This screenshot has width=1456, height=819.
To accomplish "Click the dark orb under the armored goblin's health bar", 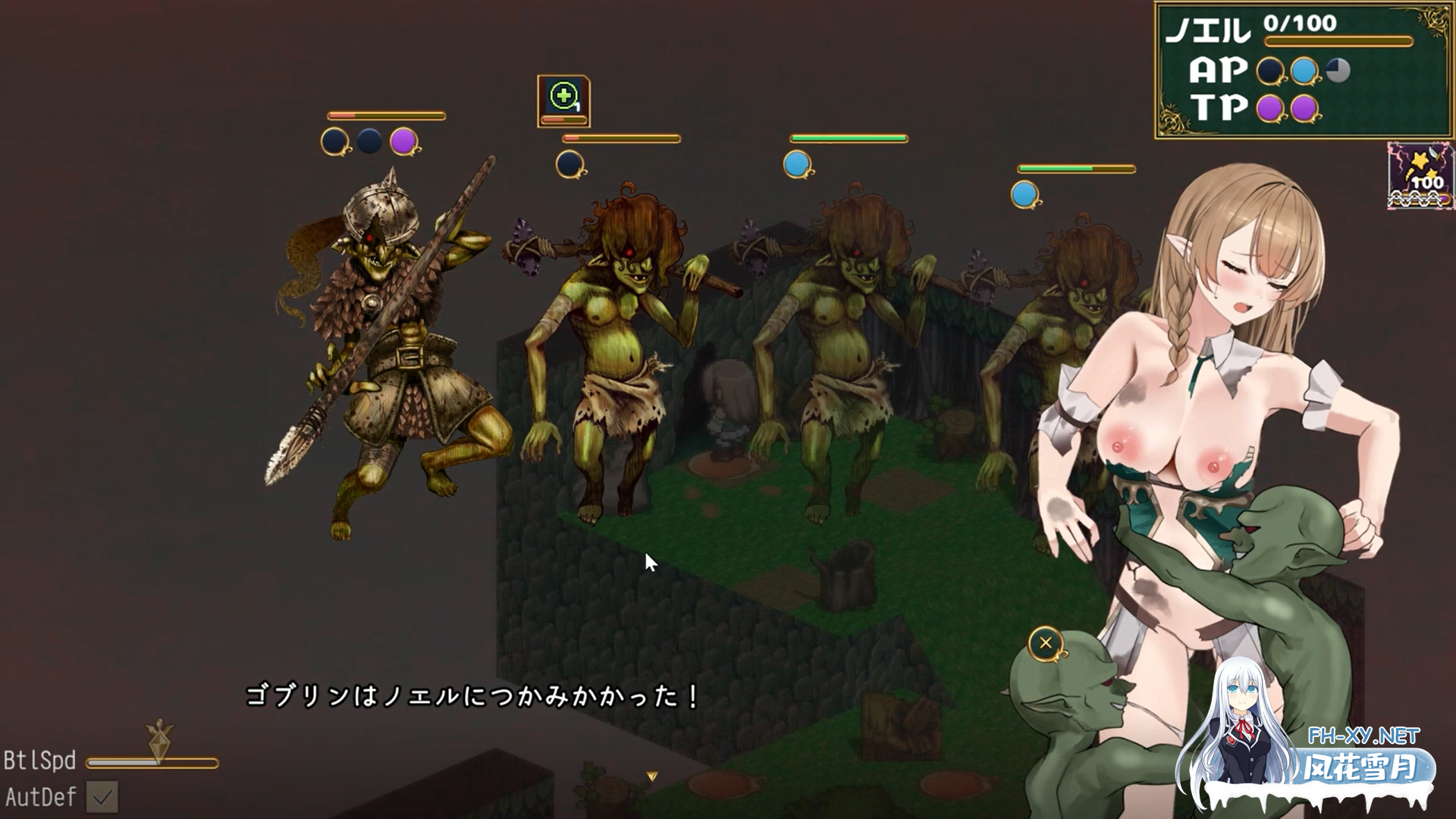I will pyautogui.click(x=334, y=142).
